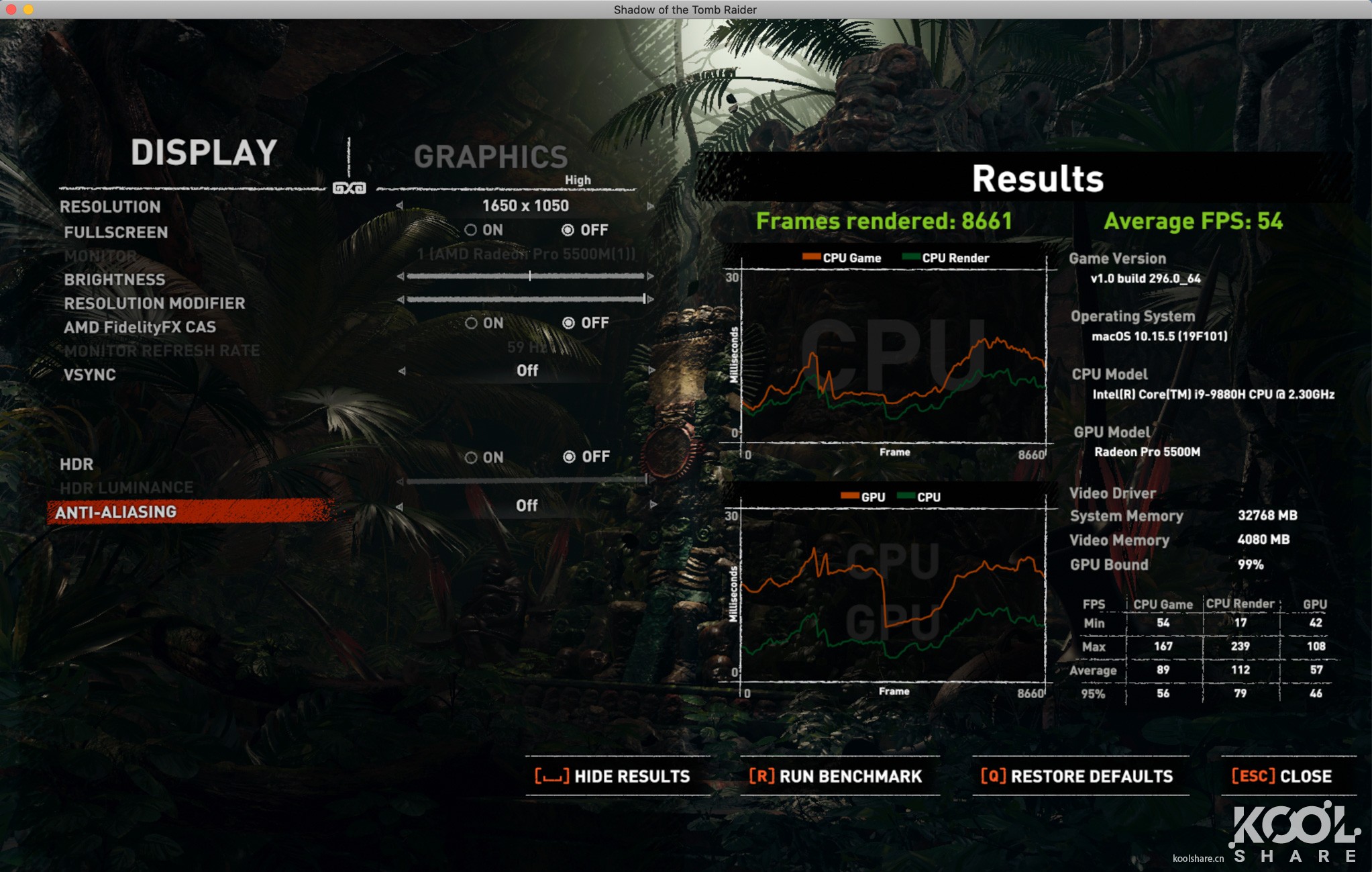Restore default settings
Screen dimensions: 1372x872
1077,777
